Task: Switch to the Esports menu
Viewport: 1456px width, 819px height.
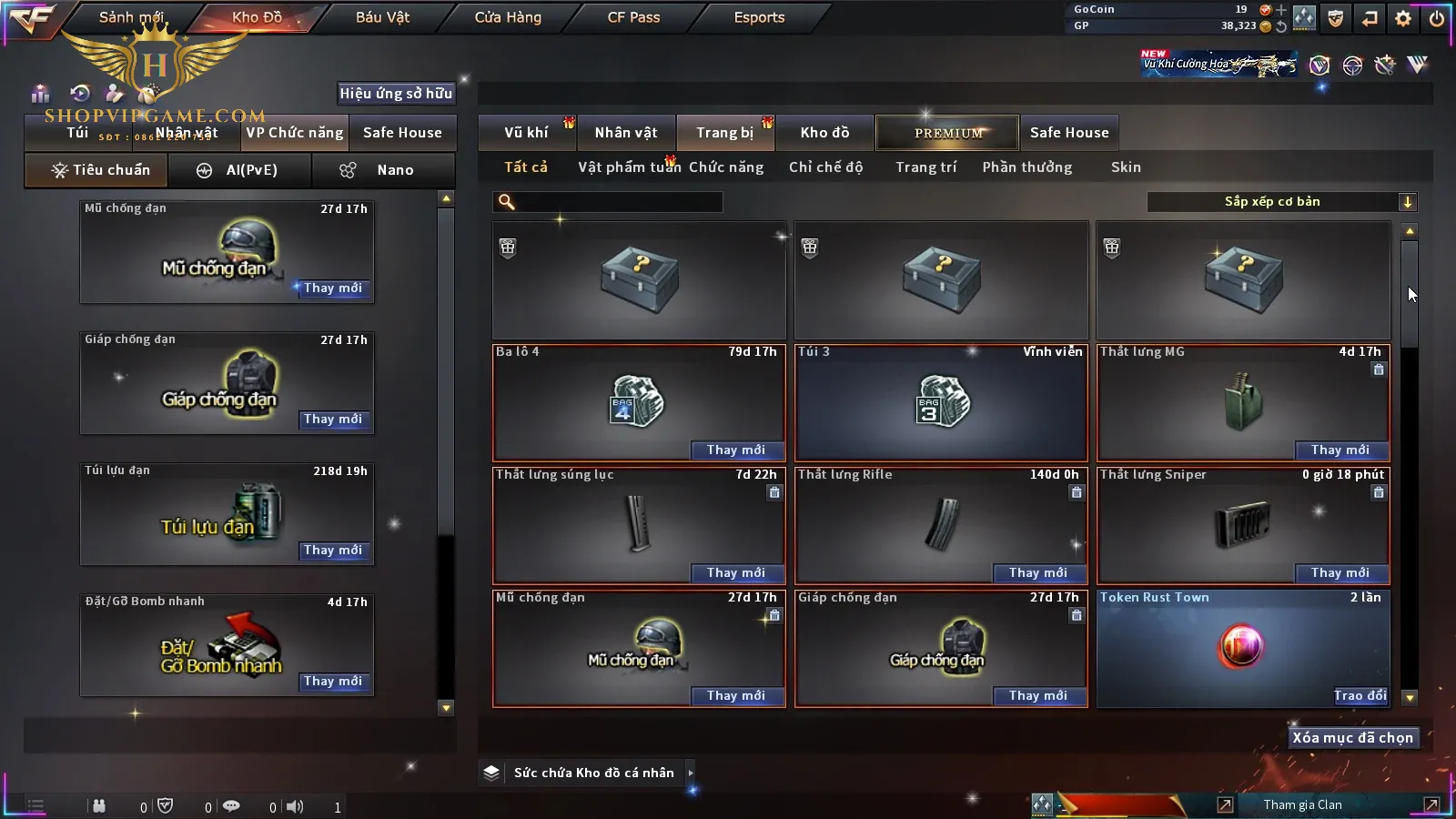Action: (759, 17)
